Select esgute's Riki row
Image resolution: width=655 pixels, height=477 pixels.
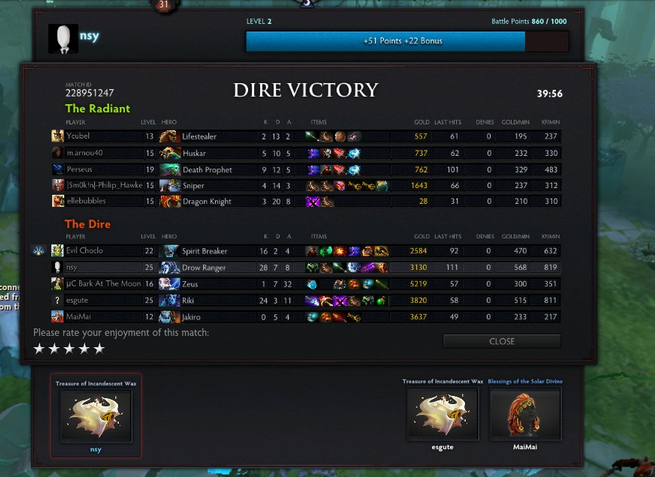pos(300,299)
